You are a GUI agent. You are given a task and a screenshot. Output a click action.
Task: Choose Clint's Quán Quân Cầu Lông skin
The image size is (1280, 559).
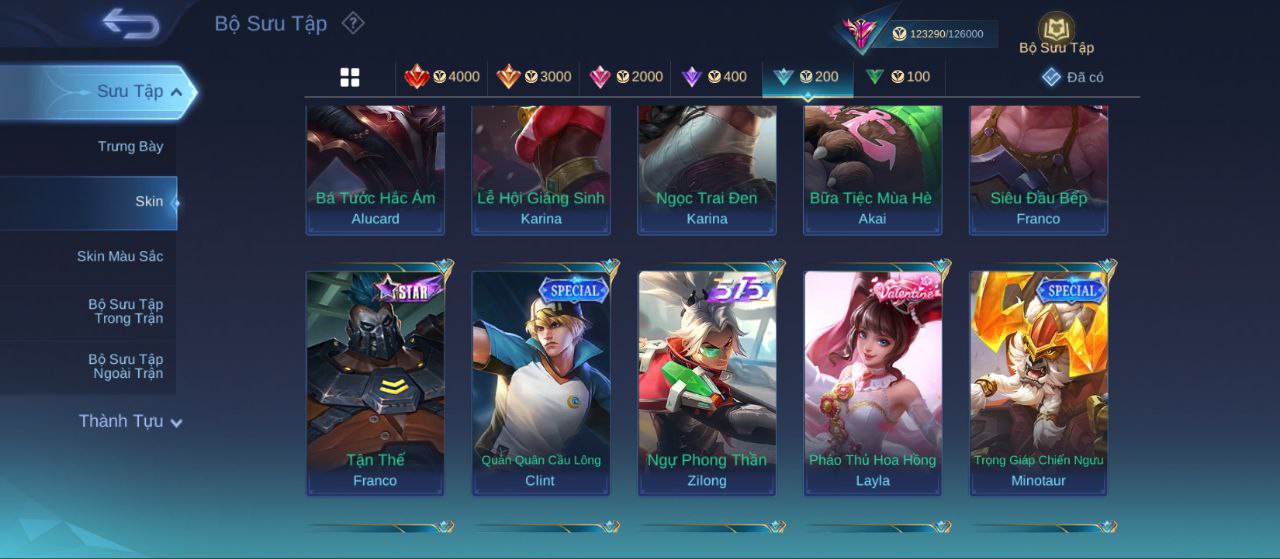pyautogui.click(x=541, y=382)
